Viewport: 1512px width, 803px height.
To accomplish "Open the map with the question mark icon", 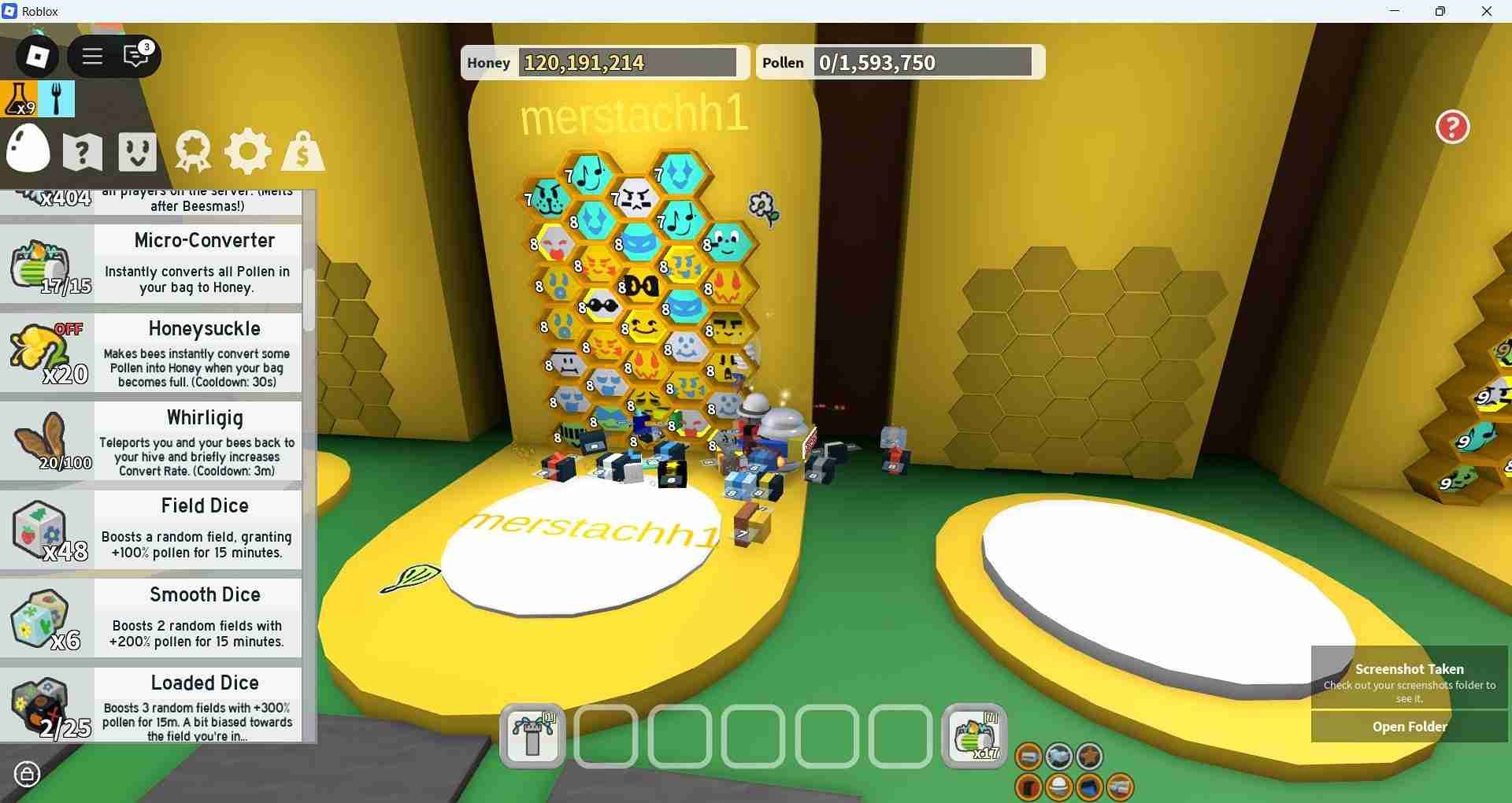I will coord(82,151).
